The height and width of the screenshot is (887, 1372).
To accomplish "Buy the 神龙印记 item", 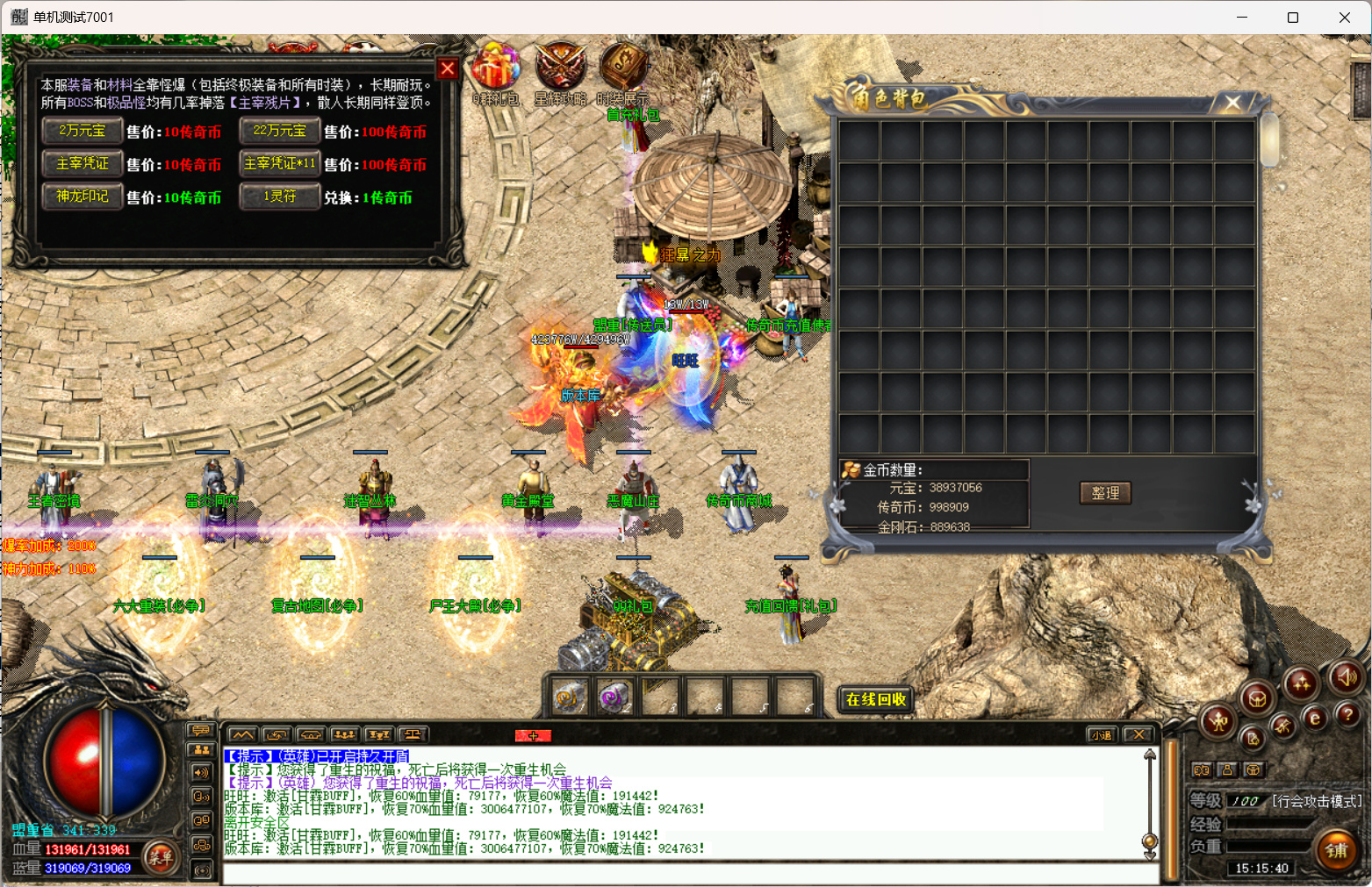I will (82, 197).
